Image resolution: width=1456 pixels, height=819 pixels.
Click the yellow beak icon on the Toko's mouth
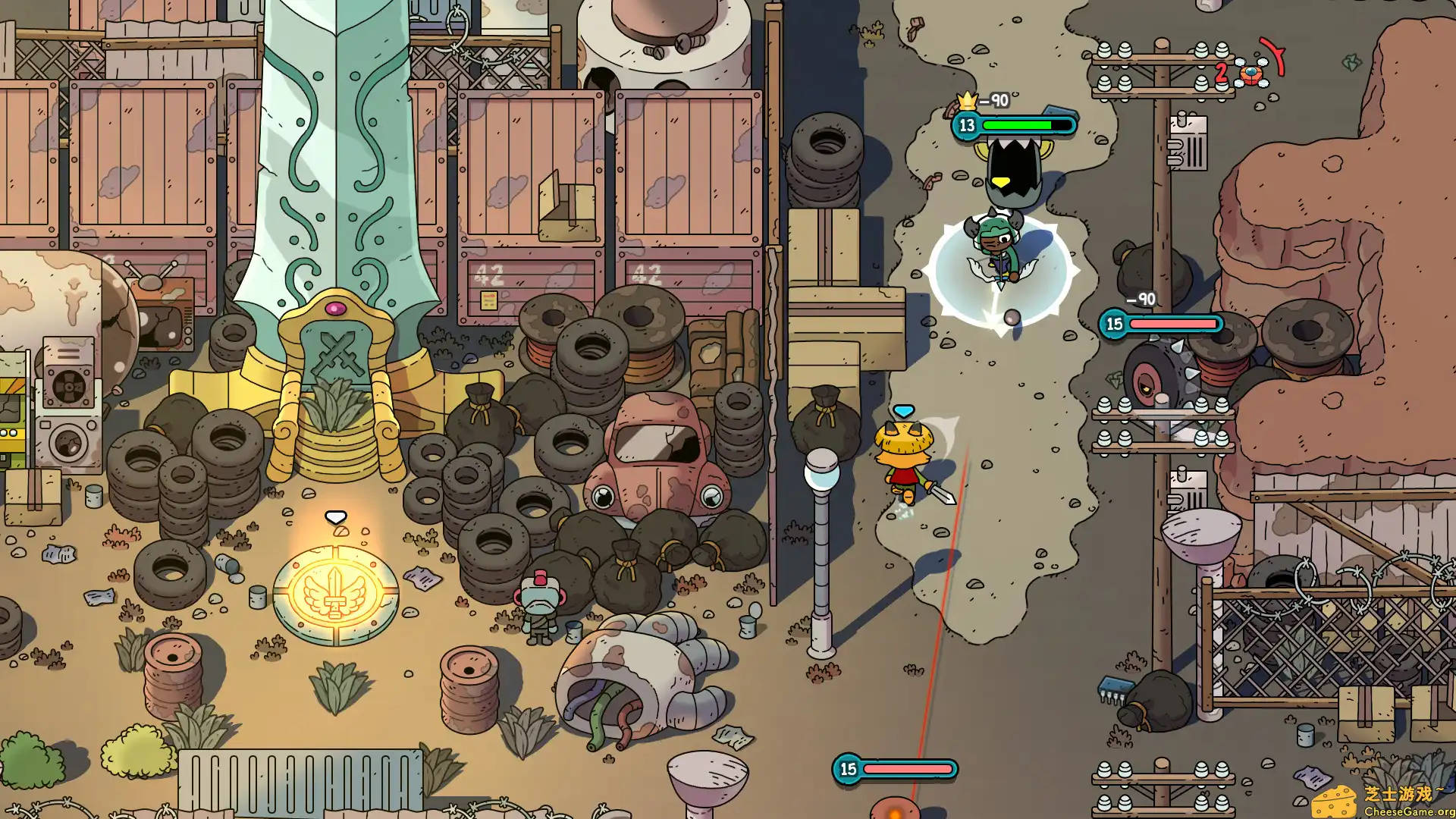(x=1001, y=181)
